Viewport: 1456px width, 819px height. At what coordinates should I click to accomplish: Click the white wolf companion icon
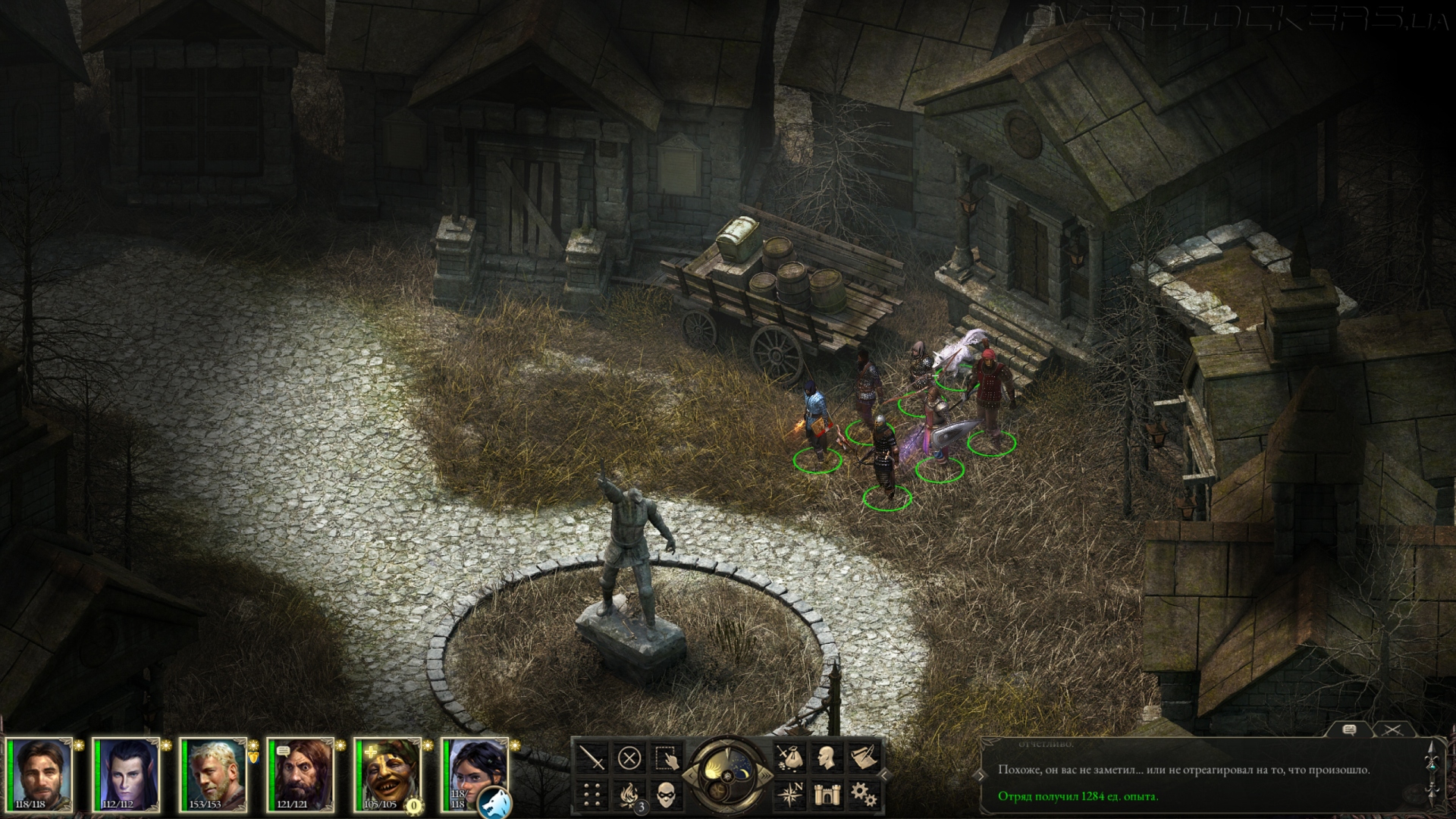point(494,802)
